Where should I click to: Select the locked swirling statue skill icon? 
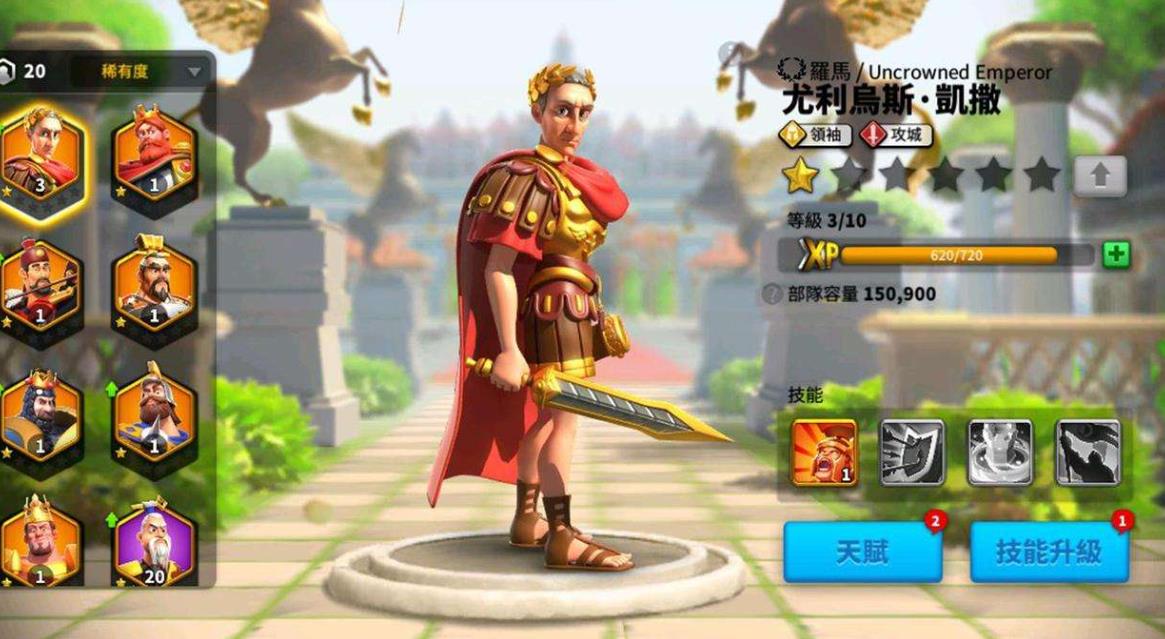coord(999,453)
